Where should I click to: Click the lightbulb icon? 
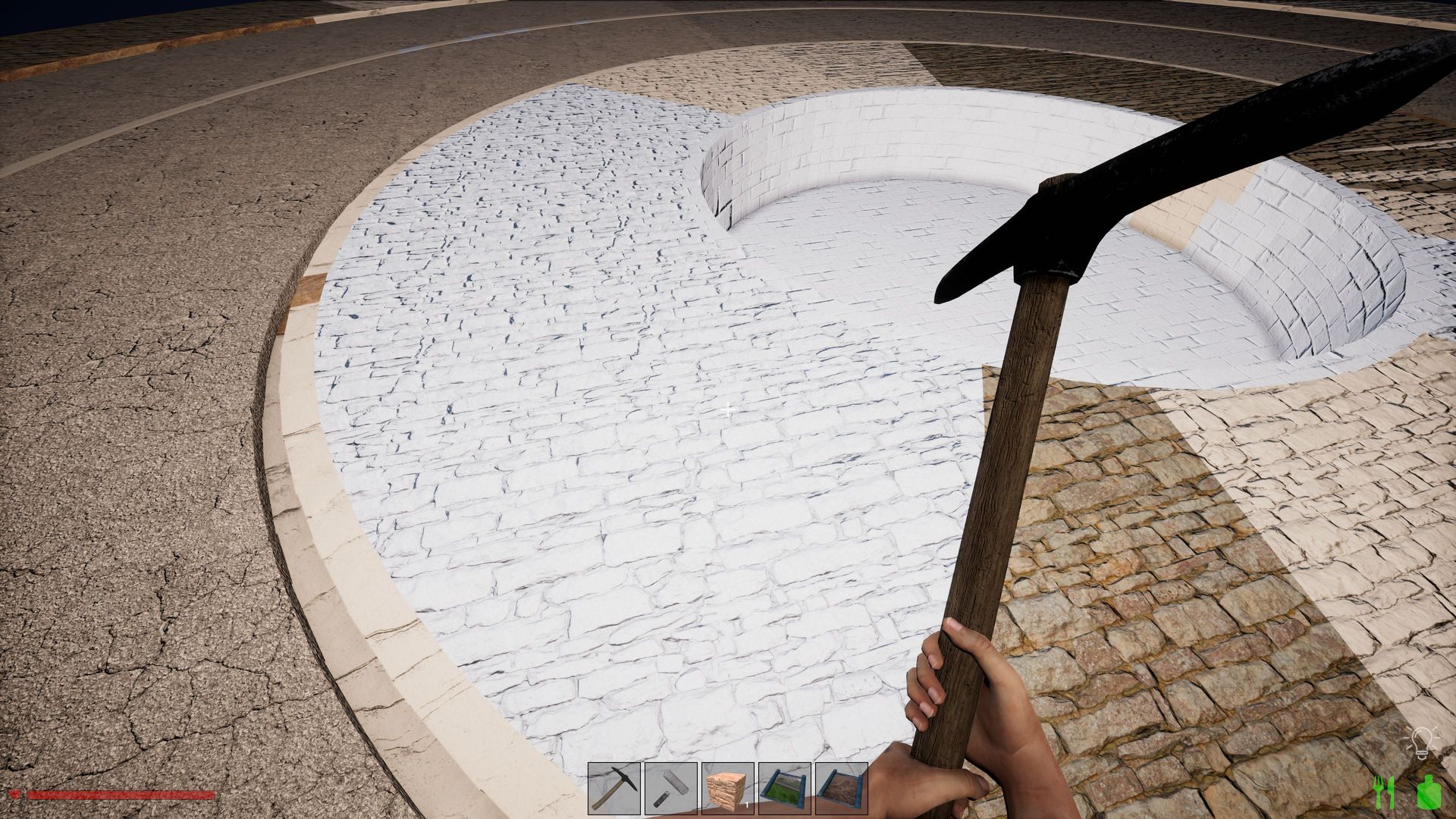coord(1420,743)
